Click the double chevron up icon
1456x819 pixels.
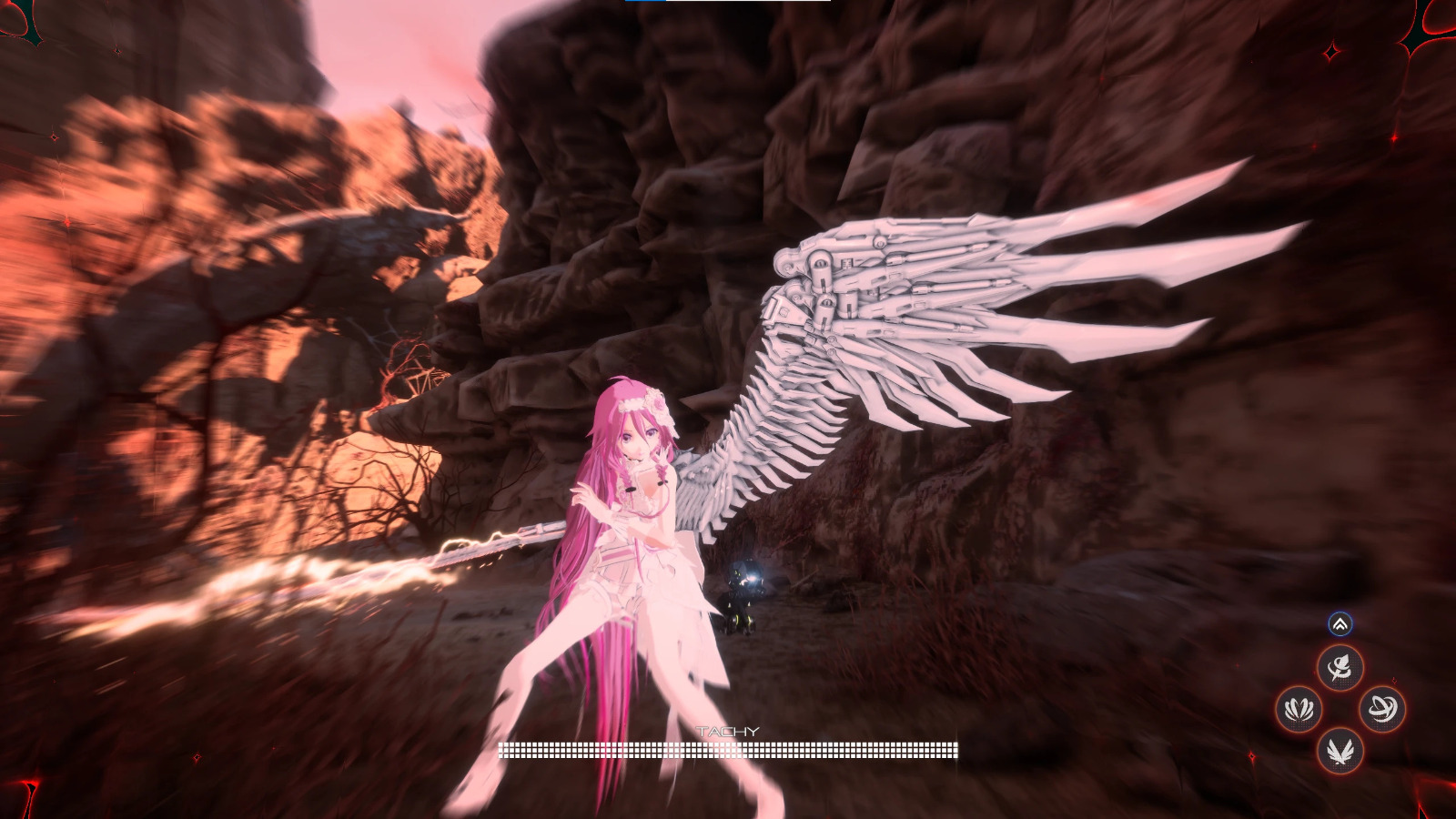pyautogui.click(x=1340, y=624)
